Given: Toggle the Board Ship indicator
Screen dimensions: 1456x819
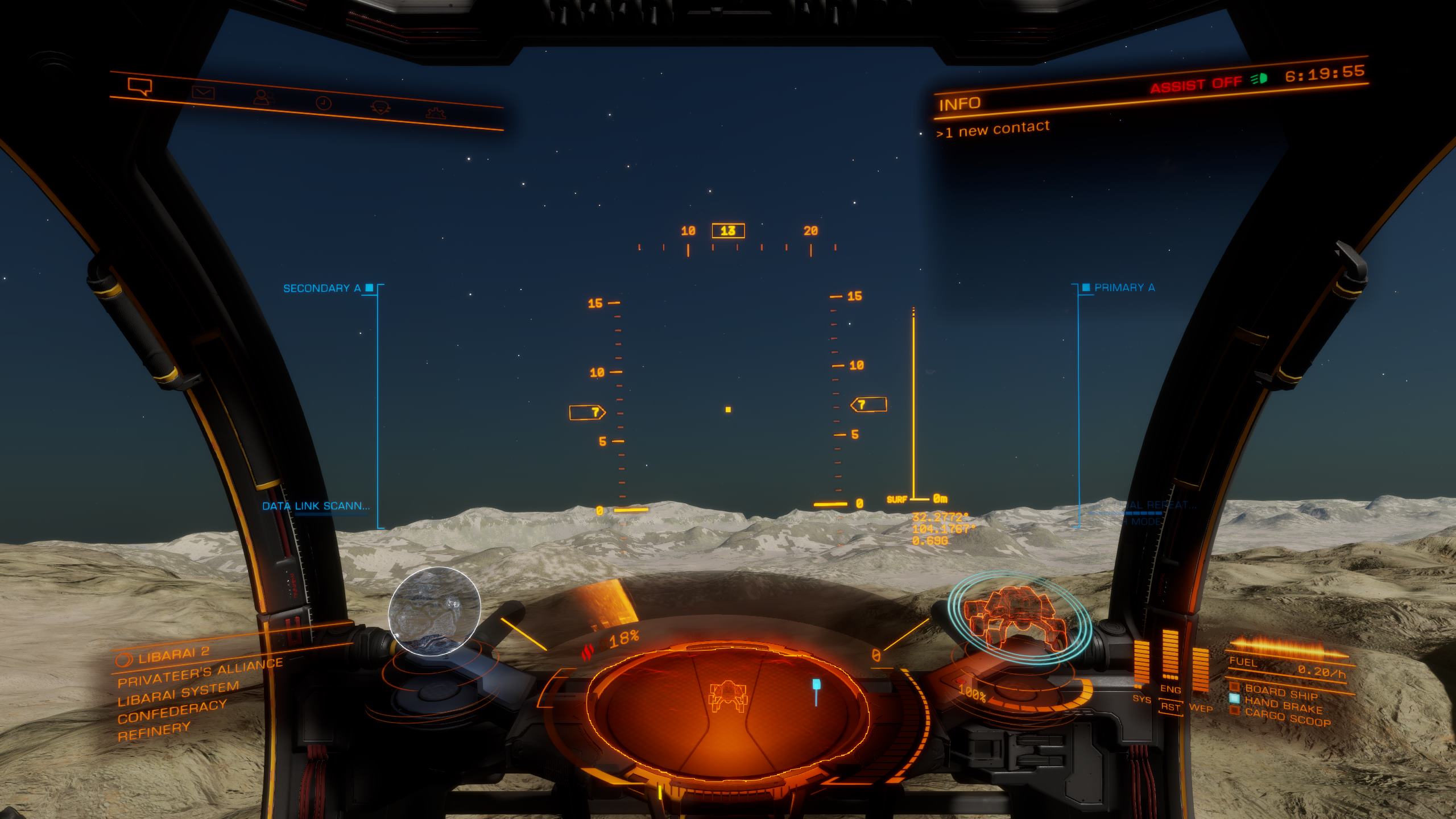Looking at the screenshot, I should [1281, 692].
